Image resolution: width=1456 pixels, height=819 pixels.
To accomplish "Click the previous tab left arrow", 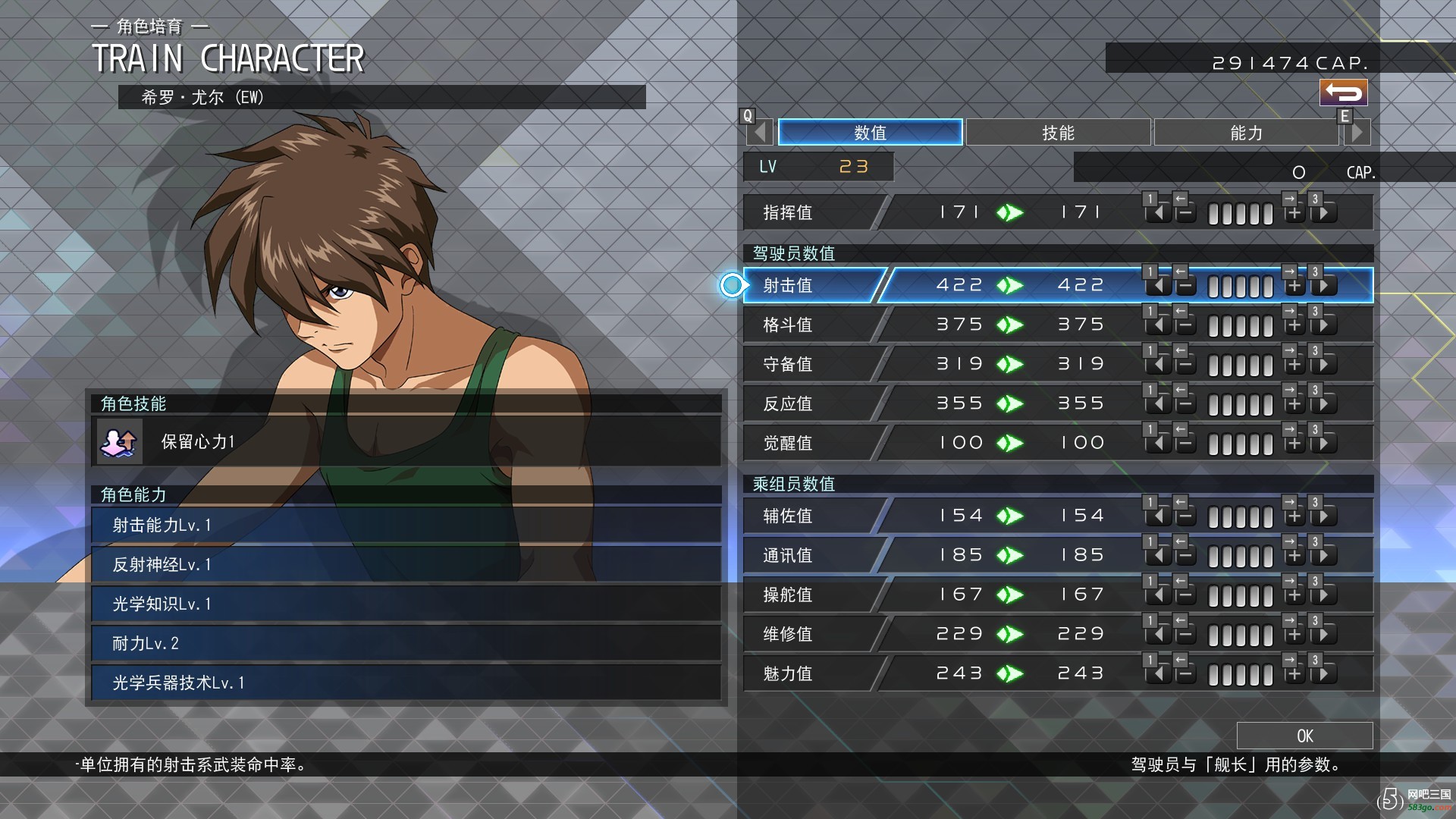I will pos(761,133).
